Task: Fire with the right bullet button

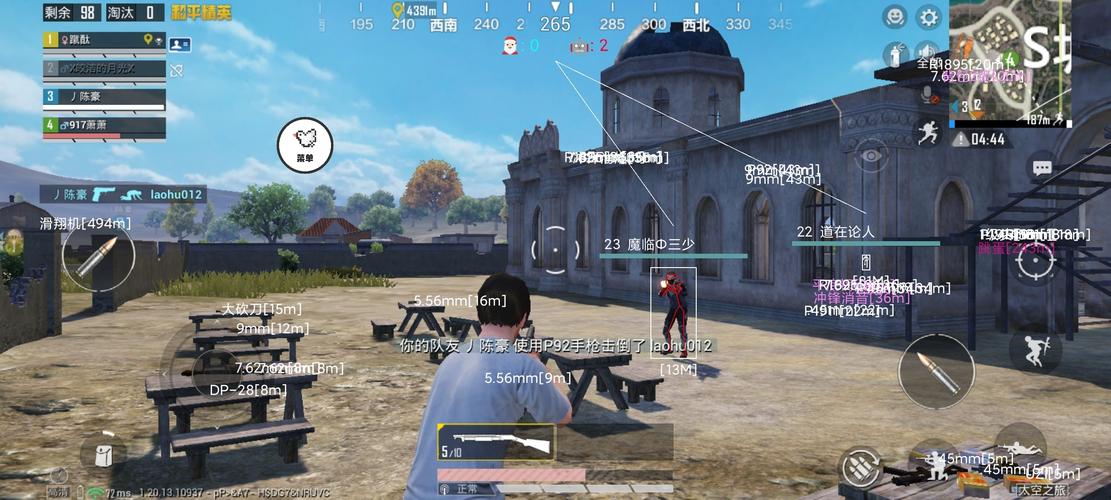Action: (936, 373)
